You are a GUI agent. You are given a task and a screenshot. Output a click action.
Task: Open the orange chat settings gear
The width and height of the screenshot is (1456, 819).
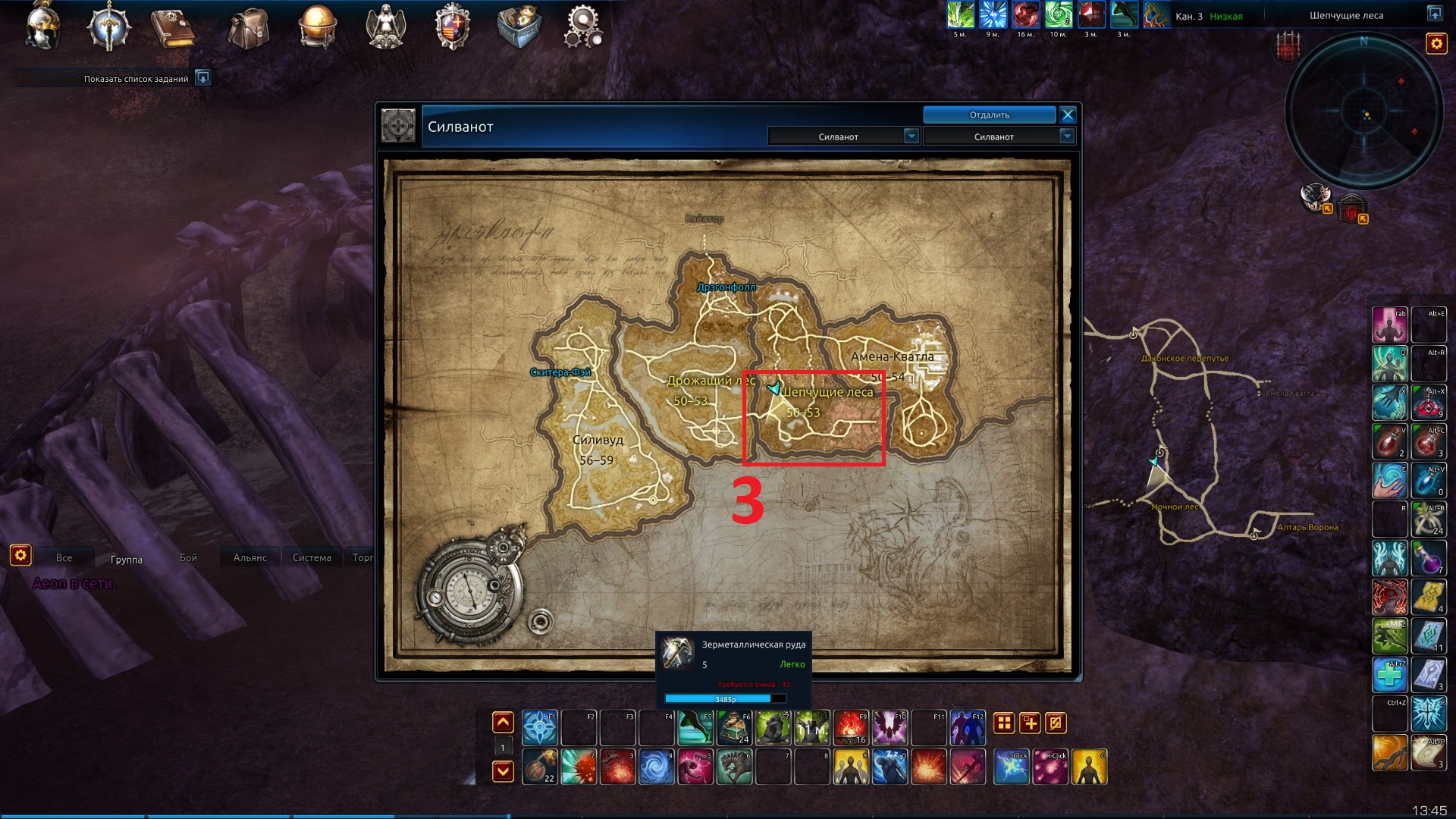[x=20, y=556]
